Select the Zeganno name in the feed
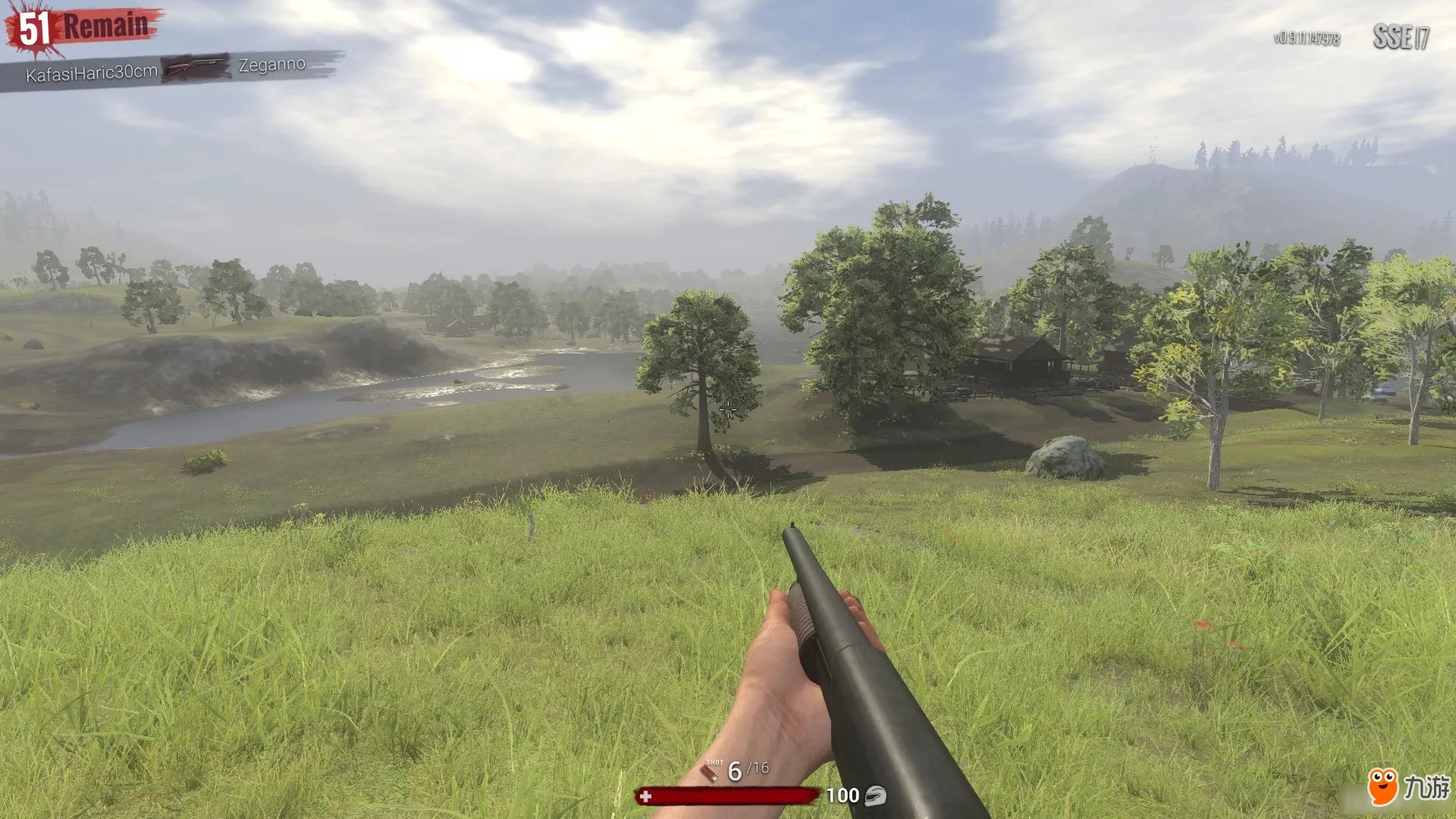The height and width of the screenshot is (819, 1456). pos(271,67)
